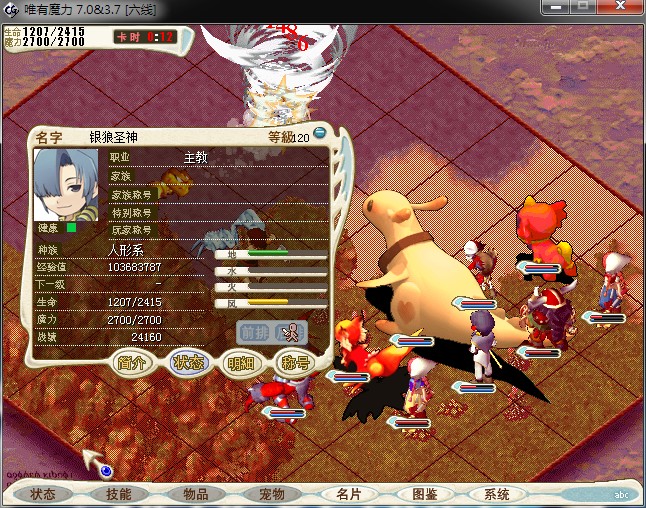
Task: Open the 名片 name card menu
Action: click(x=349, y=494)
